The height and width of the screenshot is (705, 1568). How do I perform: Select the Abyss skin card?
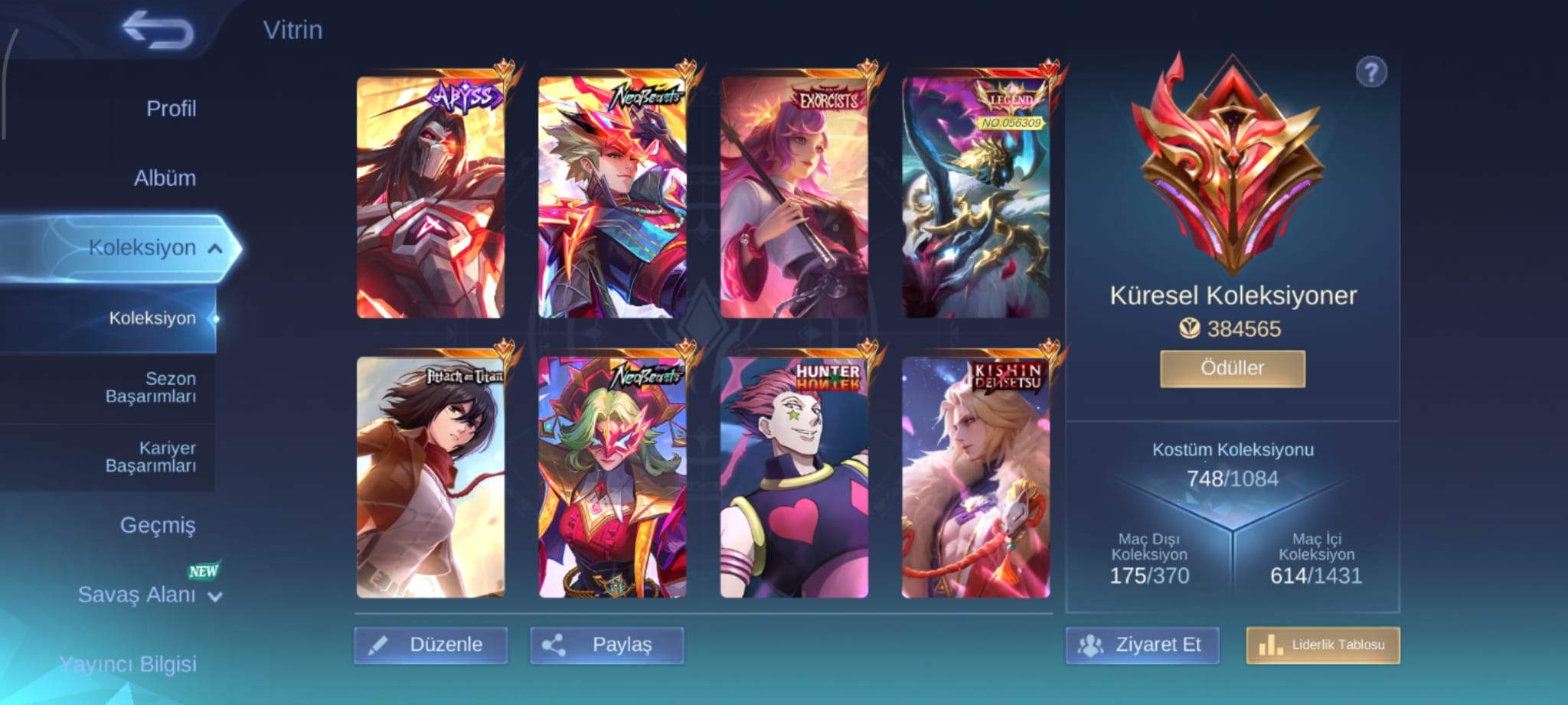(430, 197)
